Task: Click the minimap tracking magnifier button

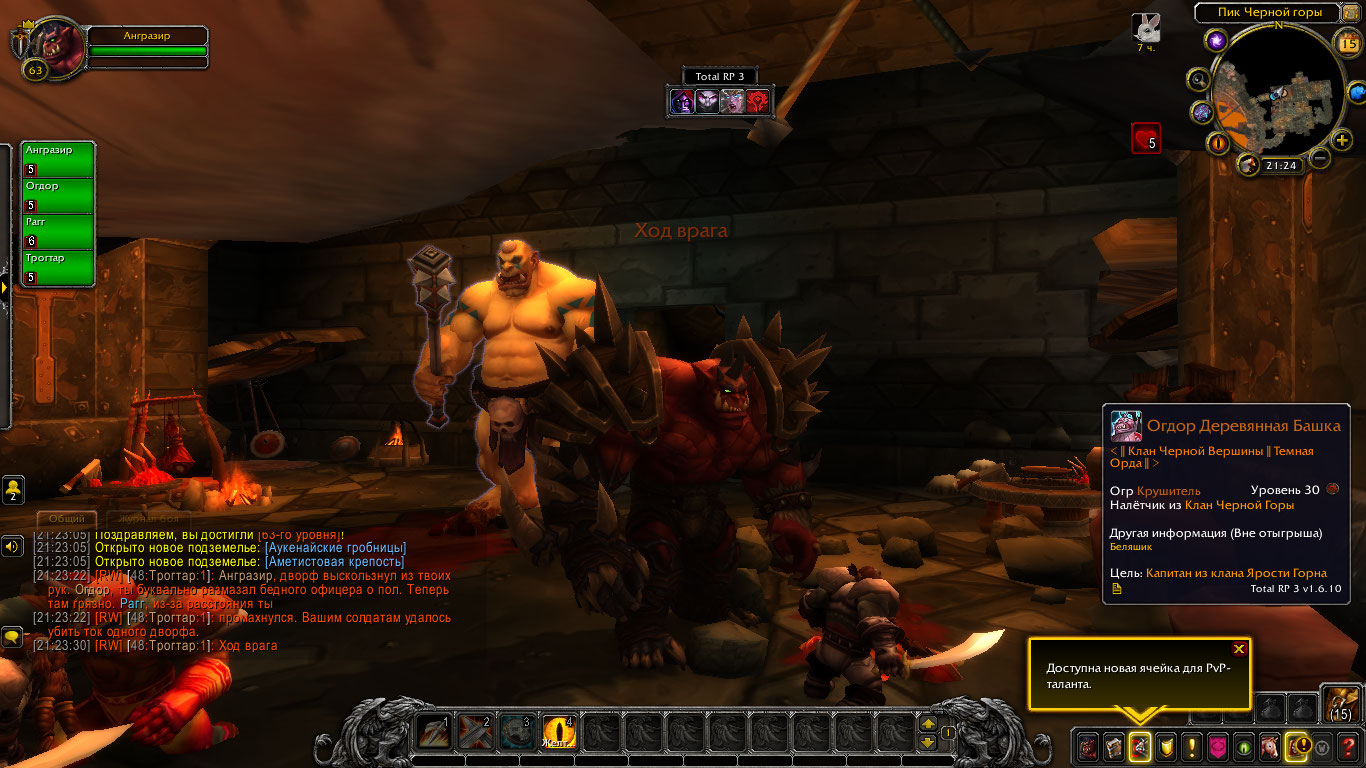Action: click(x=1197, y=79)
